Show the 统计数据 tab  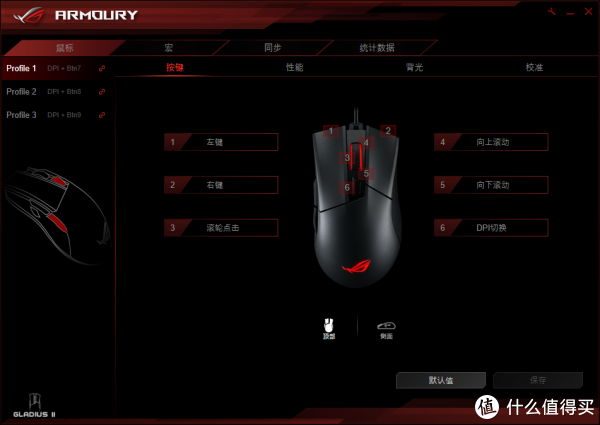point(377,47)
